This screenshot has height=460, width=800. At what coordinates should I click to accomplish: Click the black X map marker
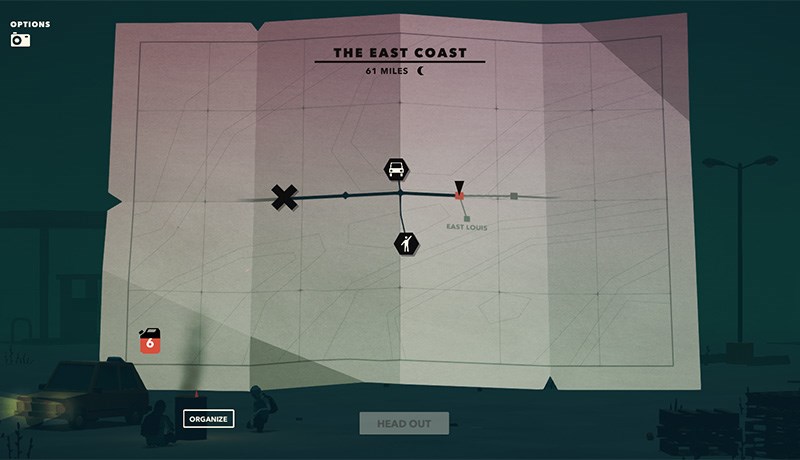285,197
